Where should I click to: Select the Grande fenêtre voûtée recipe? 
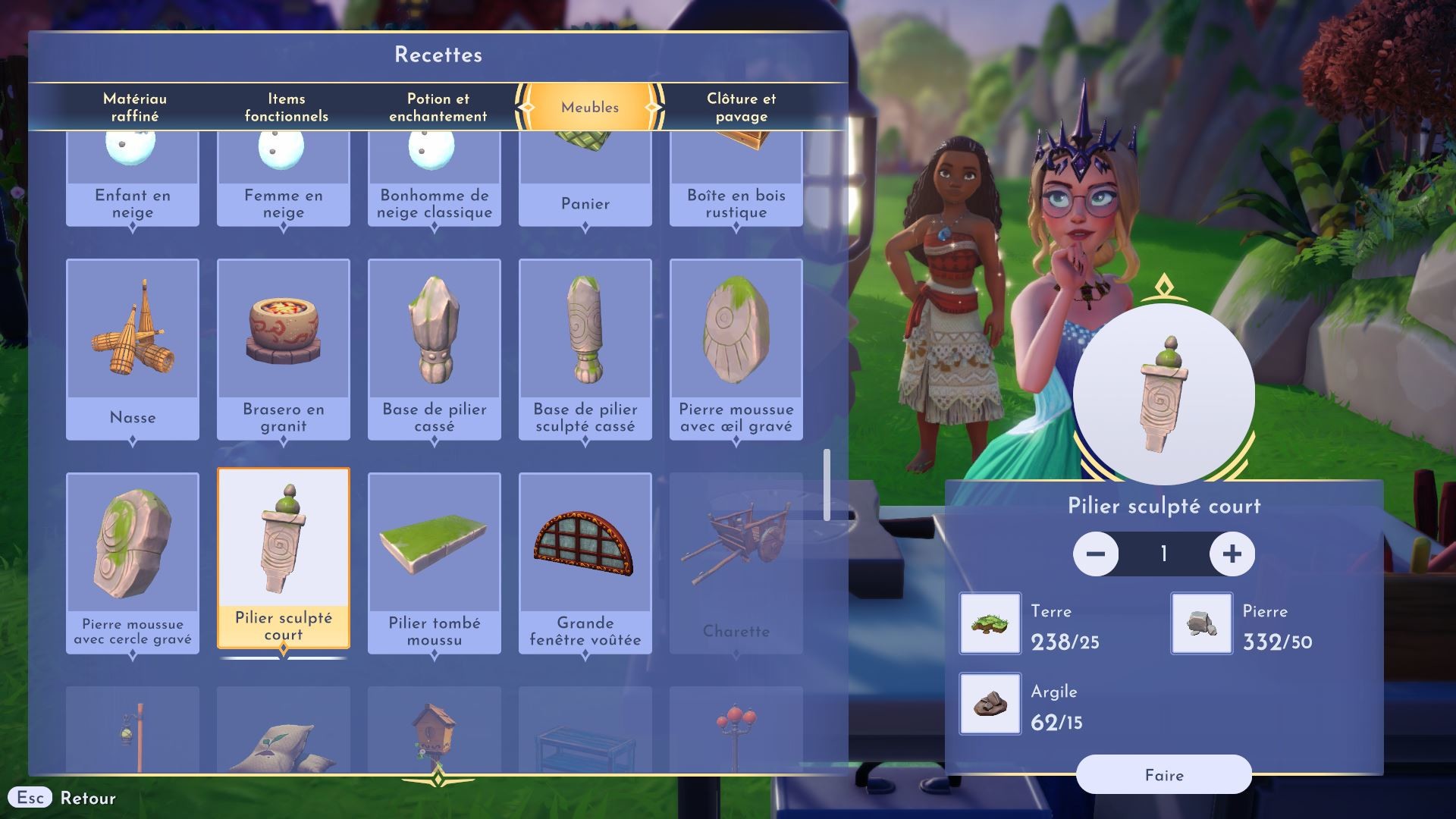point(585,563)
